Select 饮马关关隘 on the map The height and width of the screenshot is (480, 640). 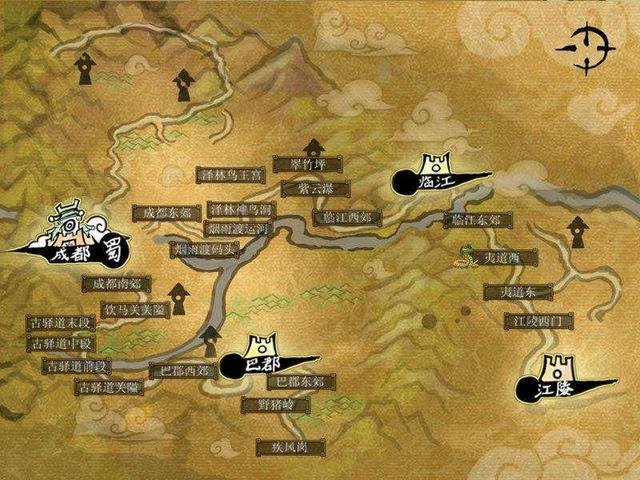(130, 309)
